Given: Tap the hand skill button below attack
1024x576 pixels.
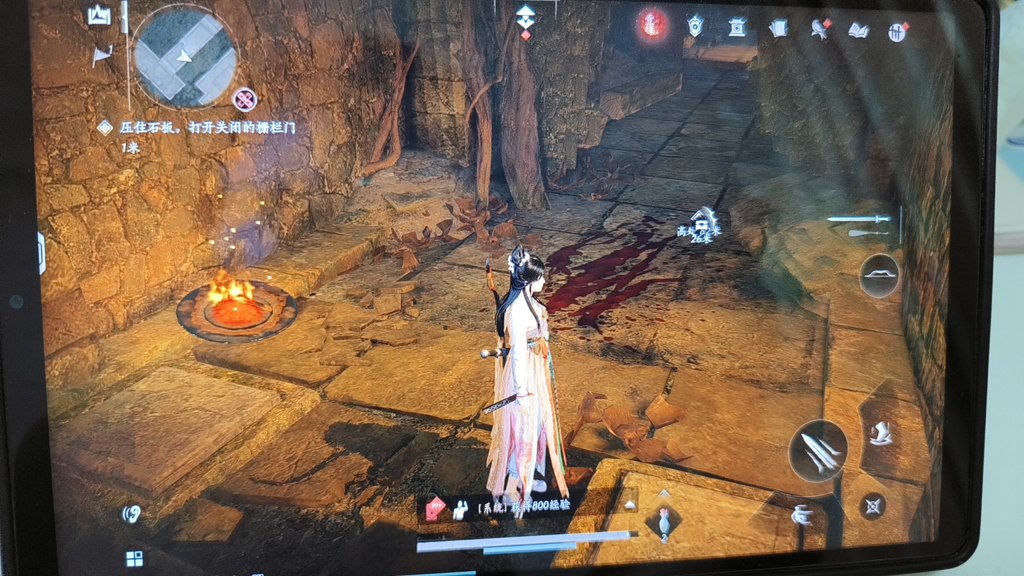Looking at the screenshot, I should tap(802, 516).
